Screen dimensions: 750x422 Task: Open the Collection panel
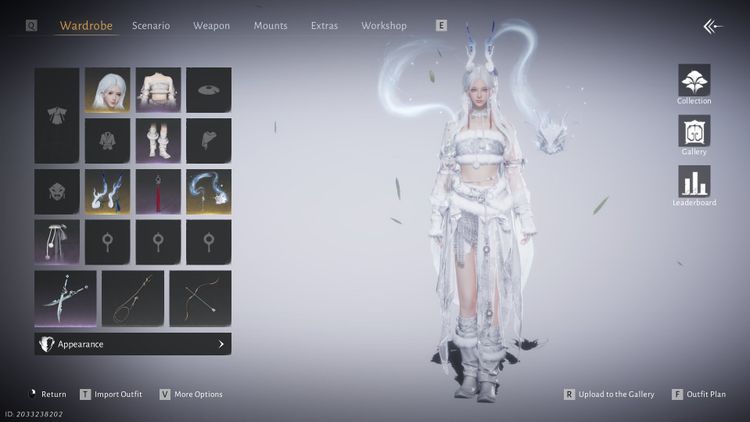pos(694,82)
